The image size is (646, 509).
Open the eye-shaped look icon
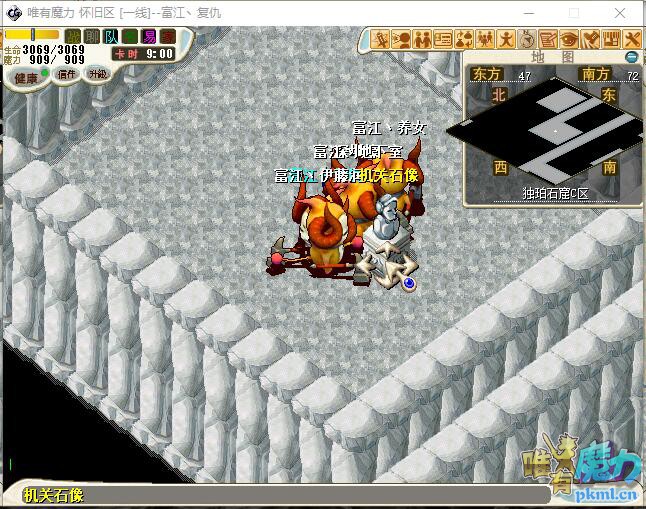click(x=569, y=39)
